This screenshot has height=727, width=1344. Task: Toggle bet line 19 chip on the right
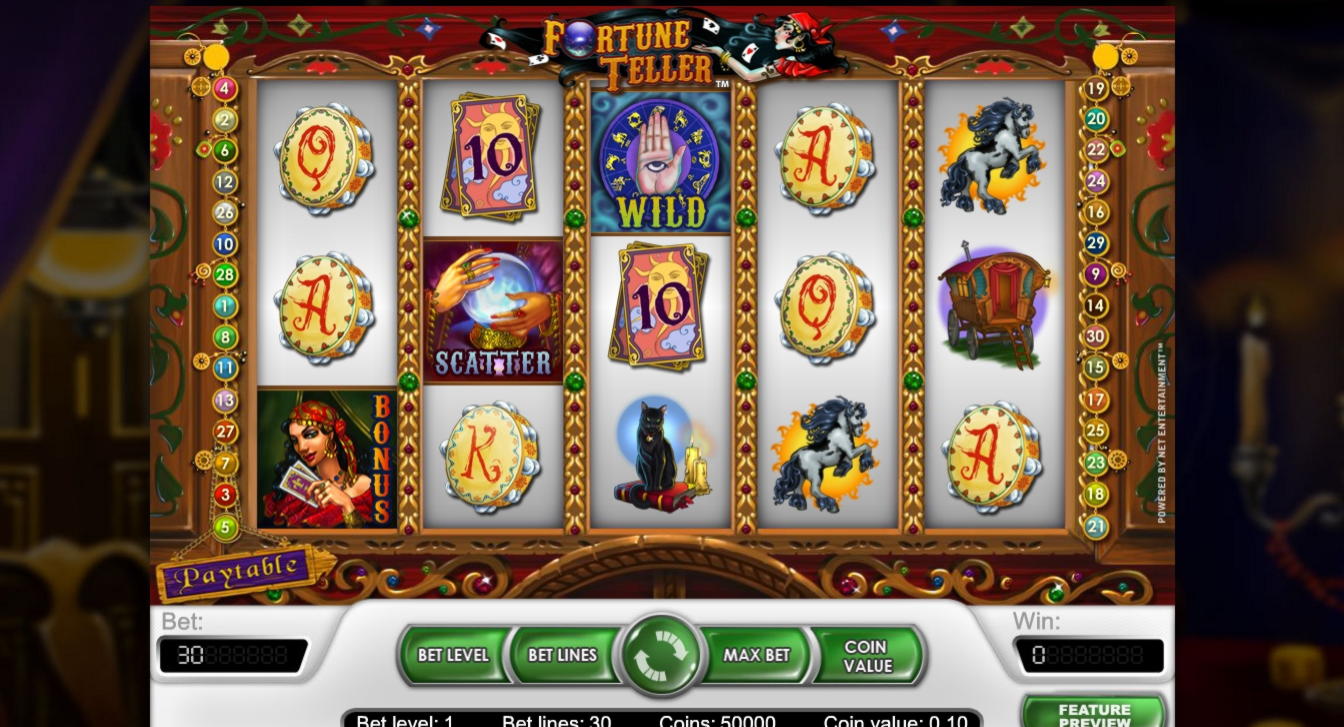(x=1095, y=87)
